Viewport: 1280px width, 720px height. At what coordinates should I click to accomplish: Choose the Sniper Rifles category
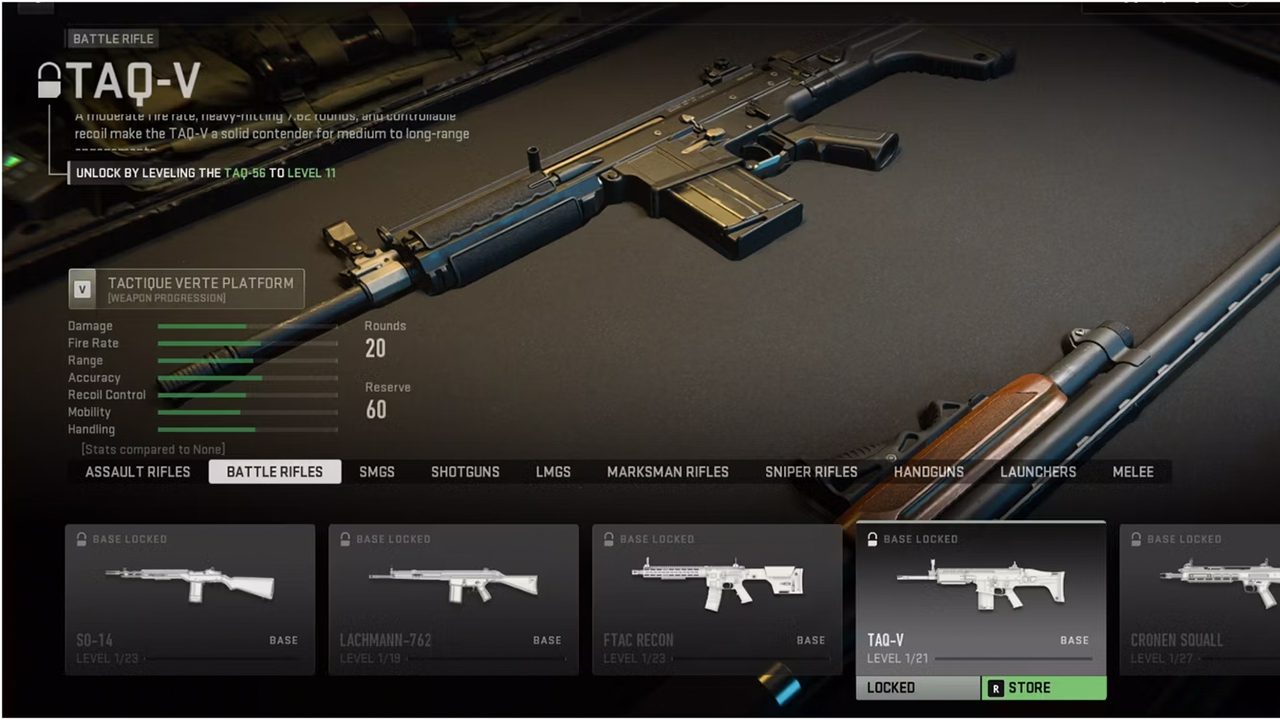pyautogui.click(x=811, y=472)
